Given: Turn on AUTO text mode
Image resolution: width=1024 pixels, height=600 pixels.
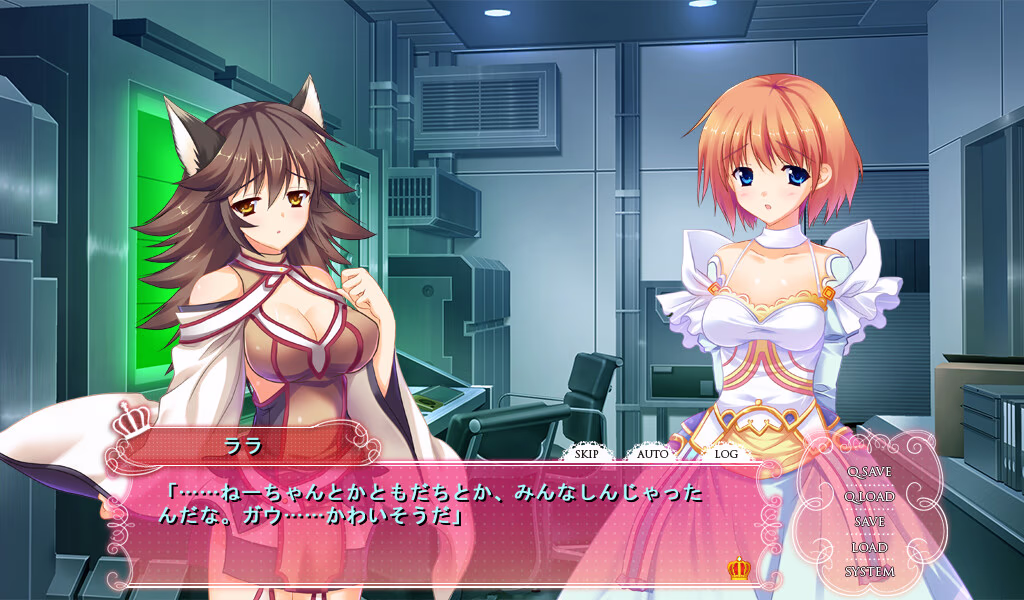Looking at the screenshot, I should click(653, 454).
